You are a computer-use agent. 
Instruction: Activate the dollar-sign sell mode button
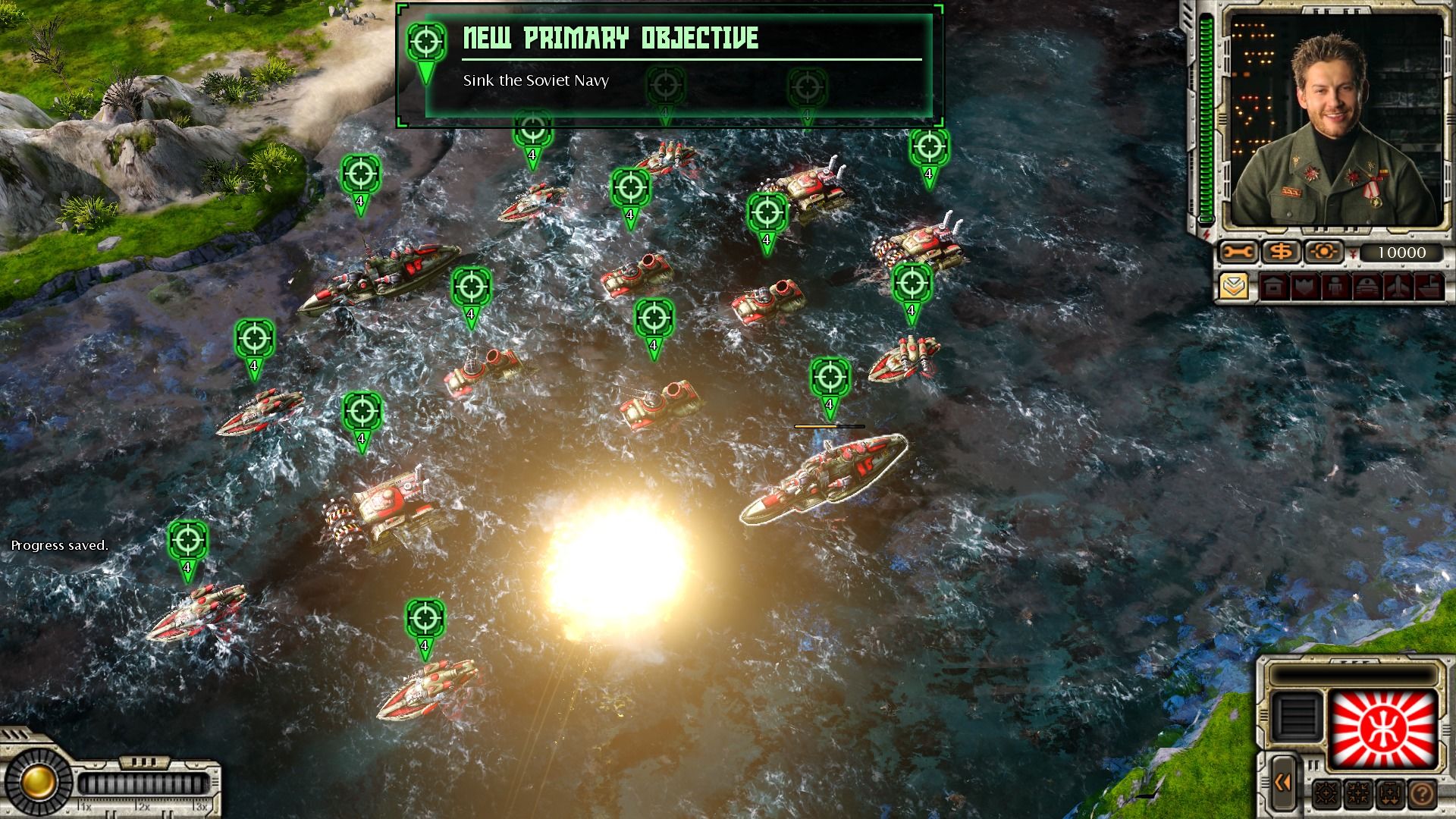point(1280,252)
